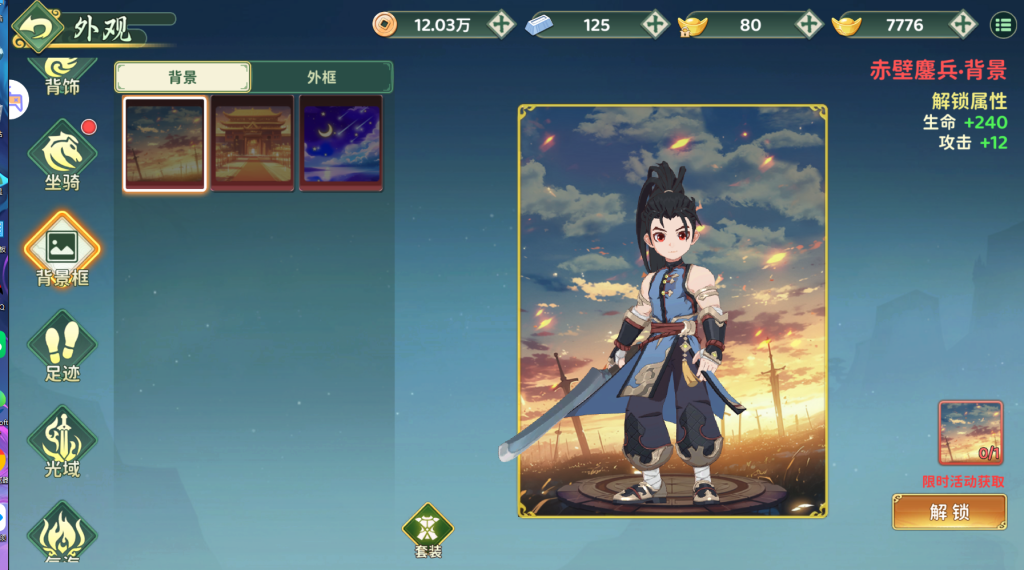Screen dimensions: 1024x570
Task: Select the starry night moon background thumbnail
Action: click(341, 143)
